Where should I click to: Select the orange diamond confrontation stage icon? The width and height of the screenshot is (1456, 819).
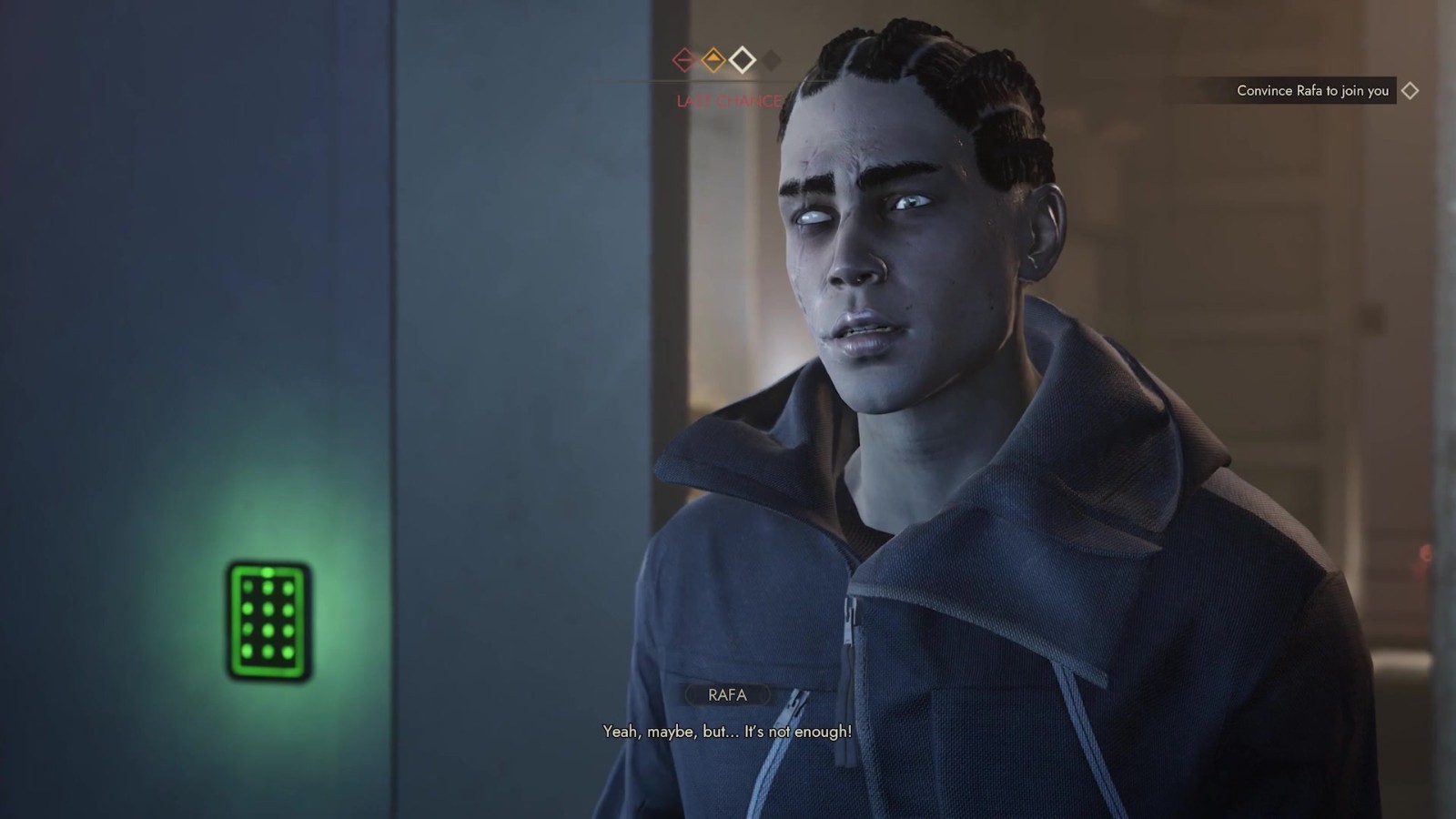tap(713, 60)
